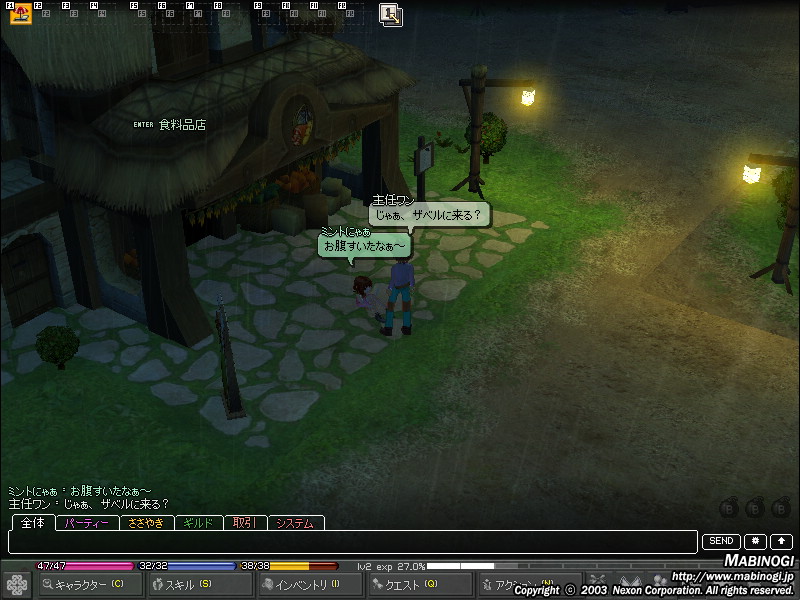Open the クエスト quest window
The image size is (800, 600).
[418, 584]
